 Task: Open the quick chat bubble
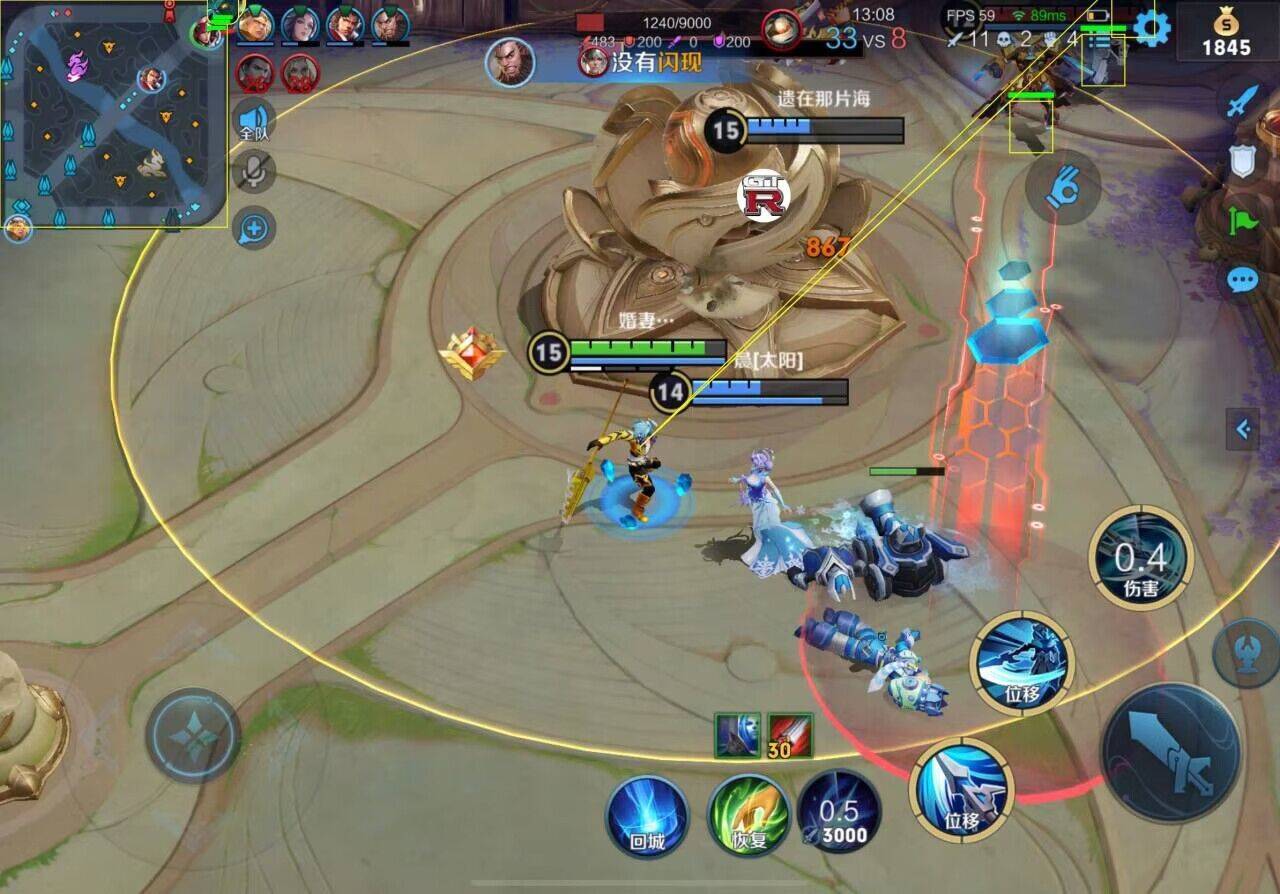click(1243, 279)
